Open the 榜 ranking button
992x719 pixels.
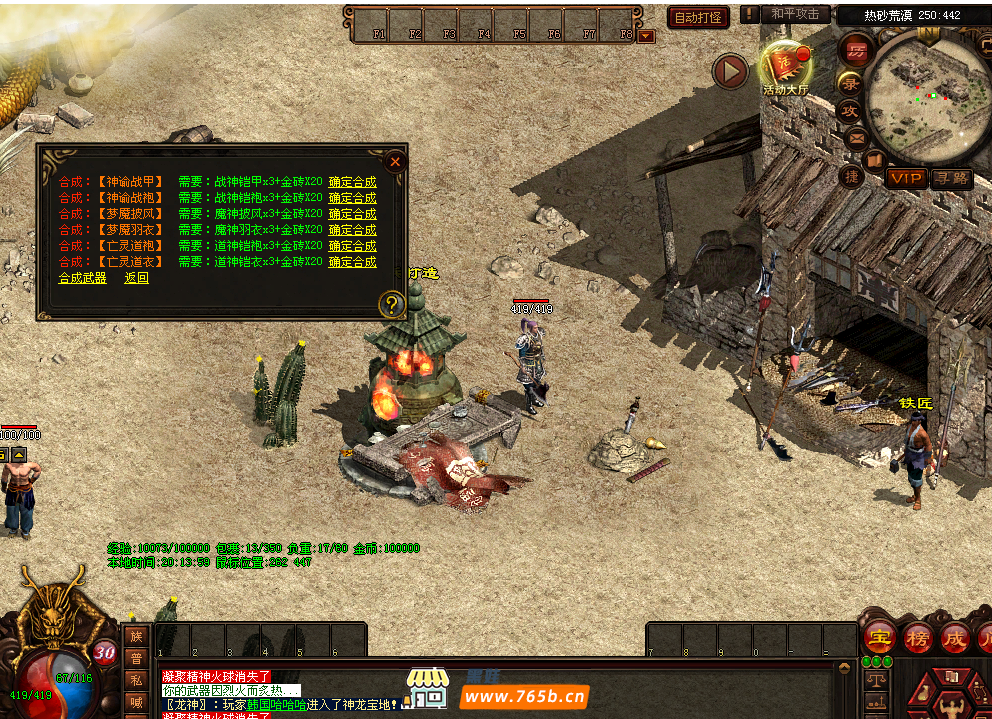point(918,637)
